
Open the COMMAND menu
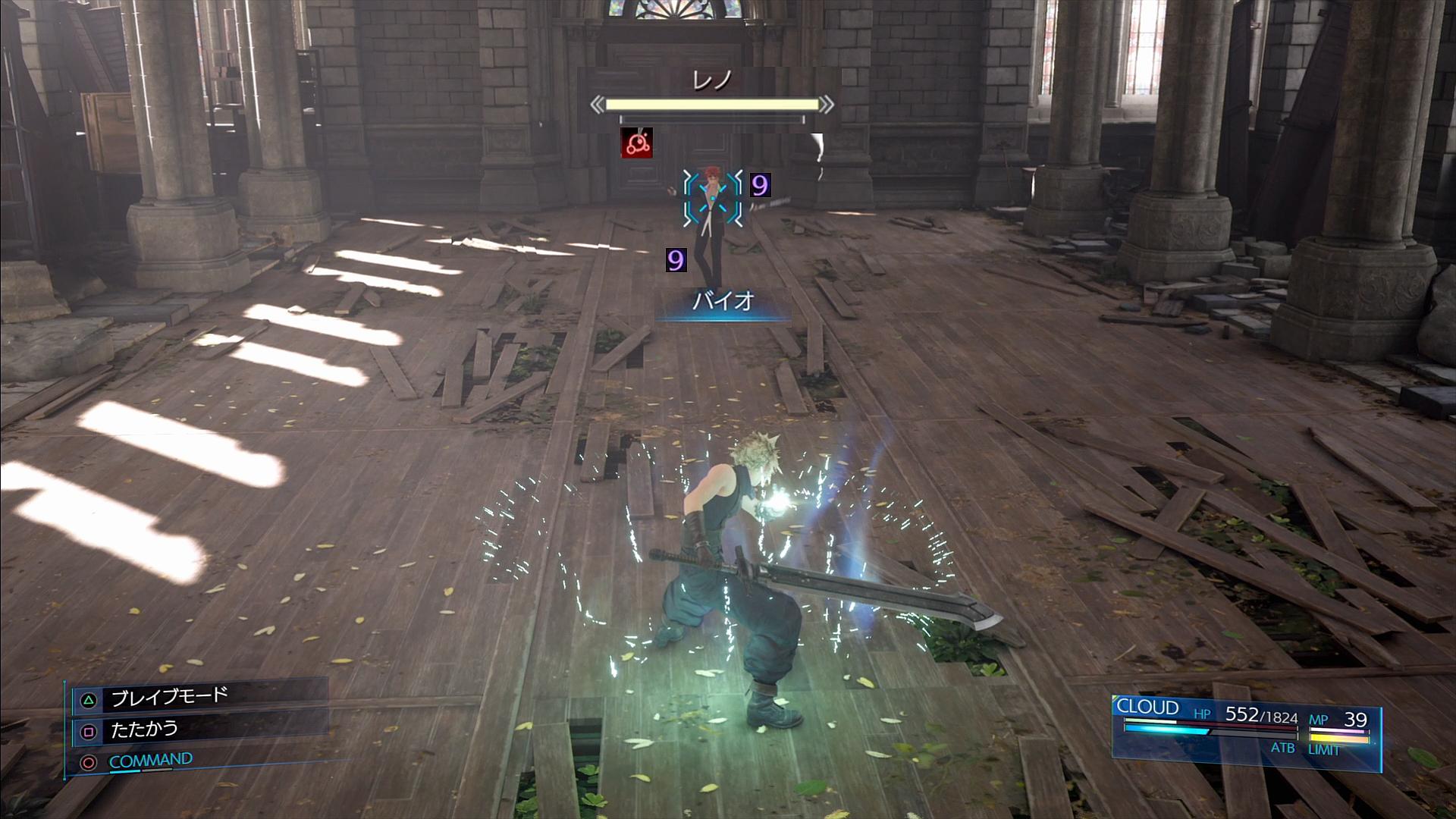(150, 761)
